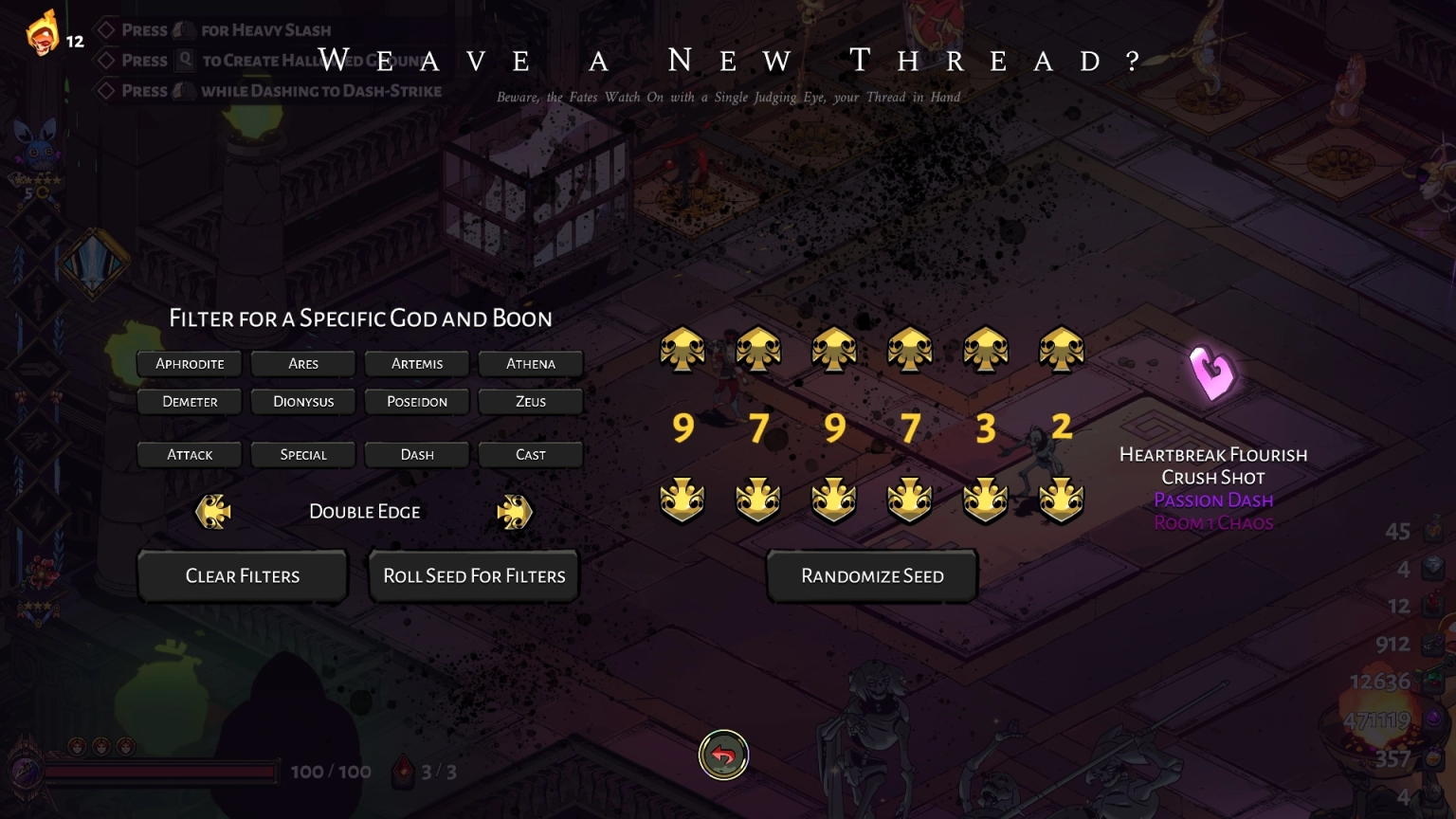
Task: Toggle the Aphrodite god filter
Action: click(x=189, y=363)
